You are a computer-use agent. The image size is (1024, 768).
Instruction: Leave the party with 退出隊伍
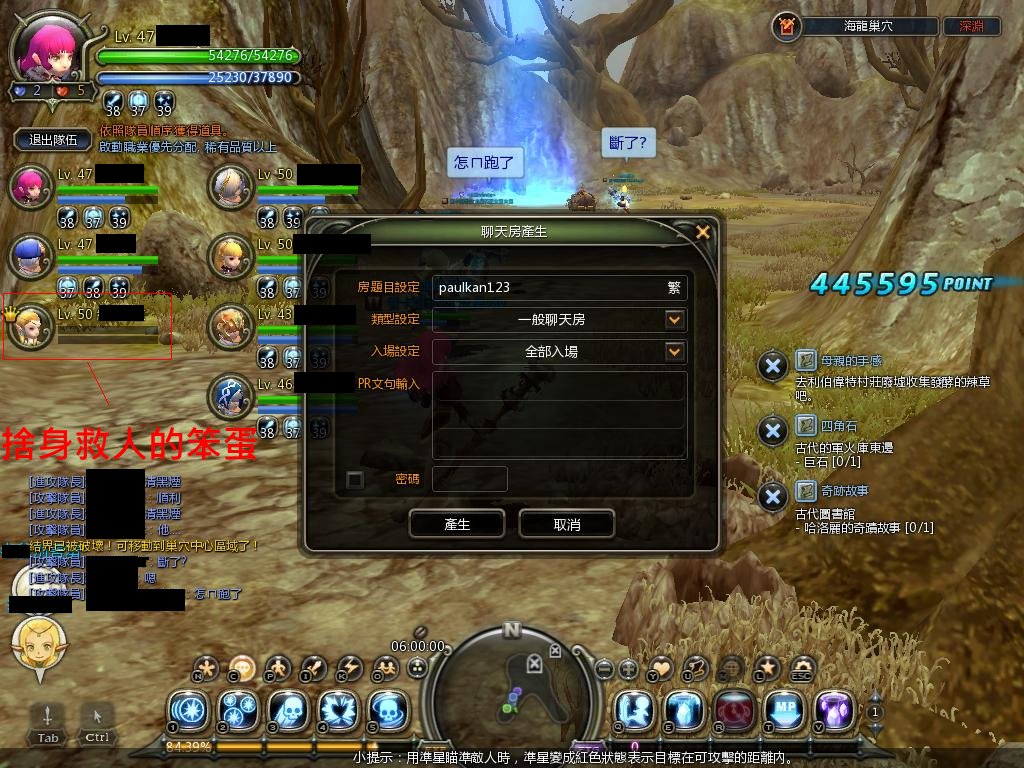click(54, 140)
